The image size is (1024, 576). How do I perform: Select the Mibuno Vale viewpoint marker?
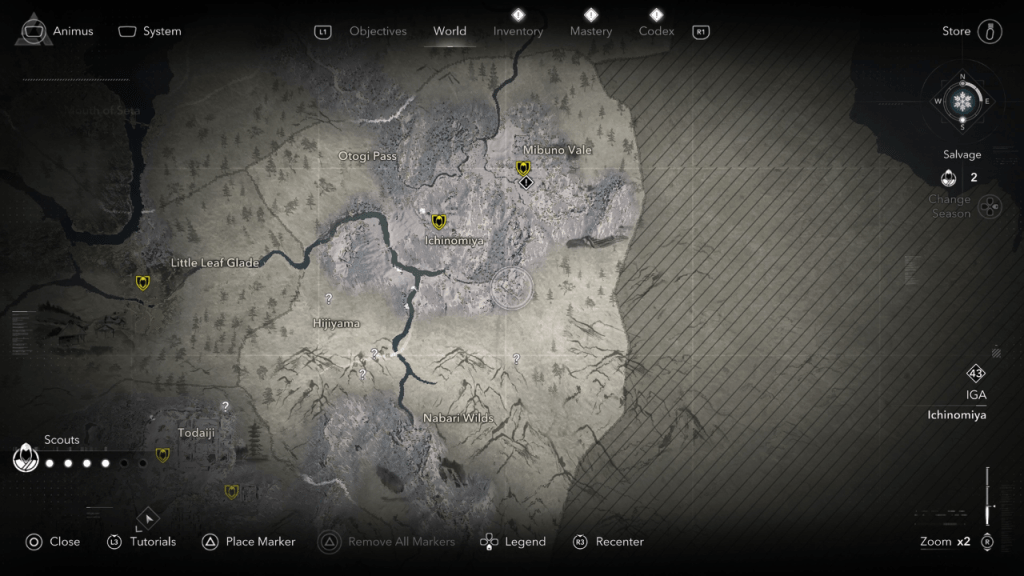[523, 168]
